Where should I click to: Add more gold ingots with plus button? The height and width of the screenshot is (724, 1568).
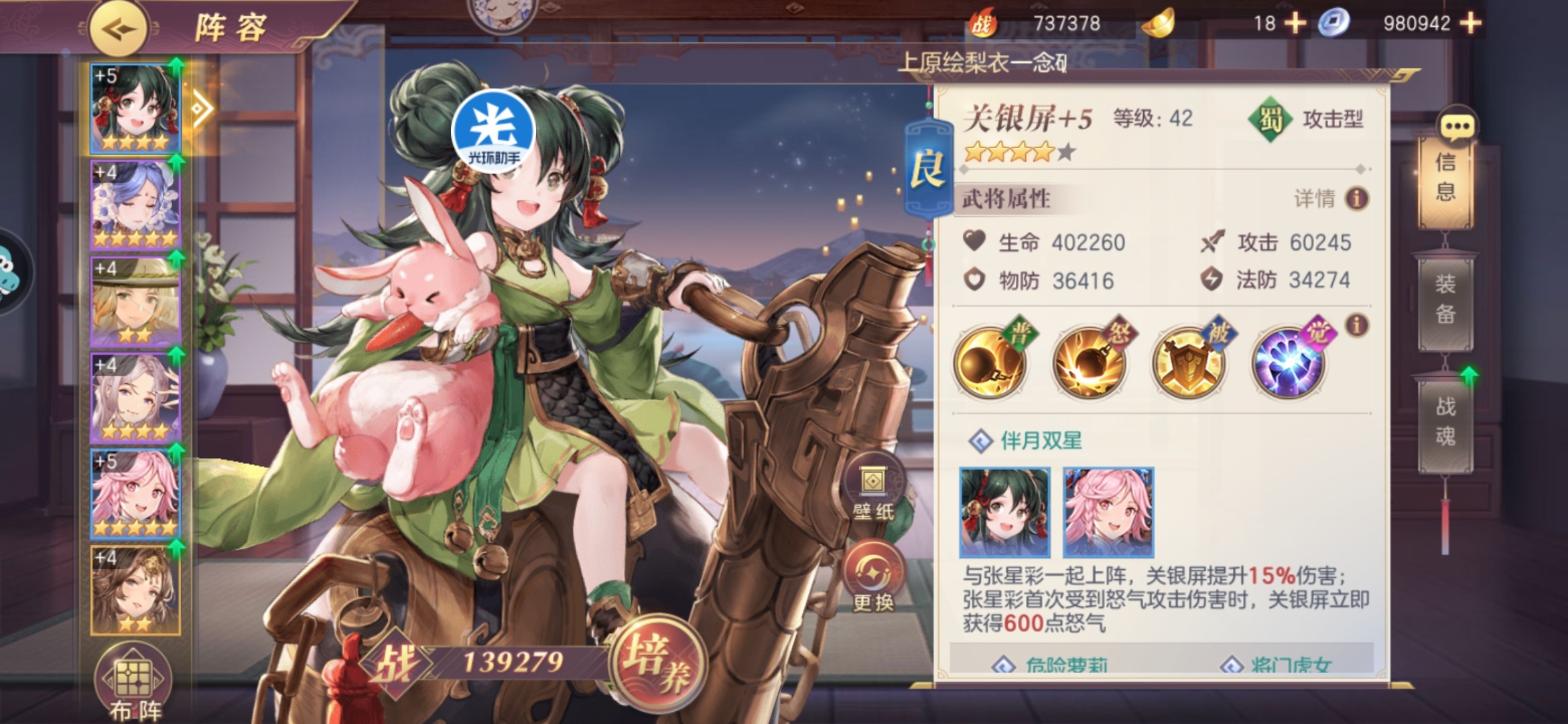click(x=1295, y=23)
